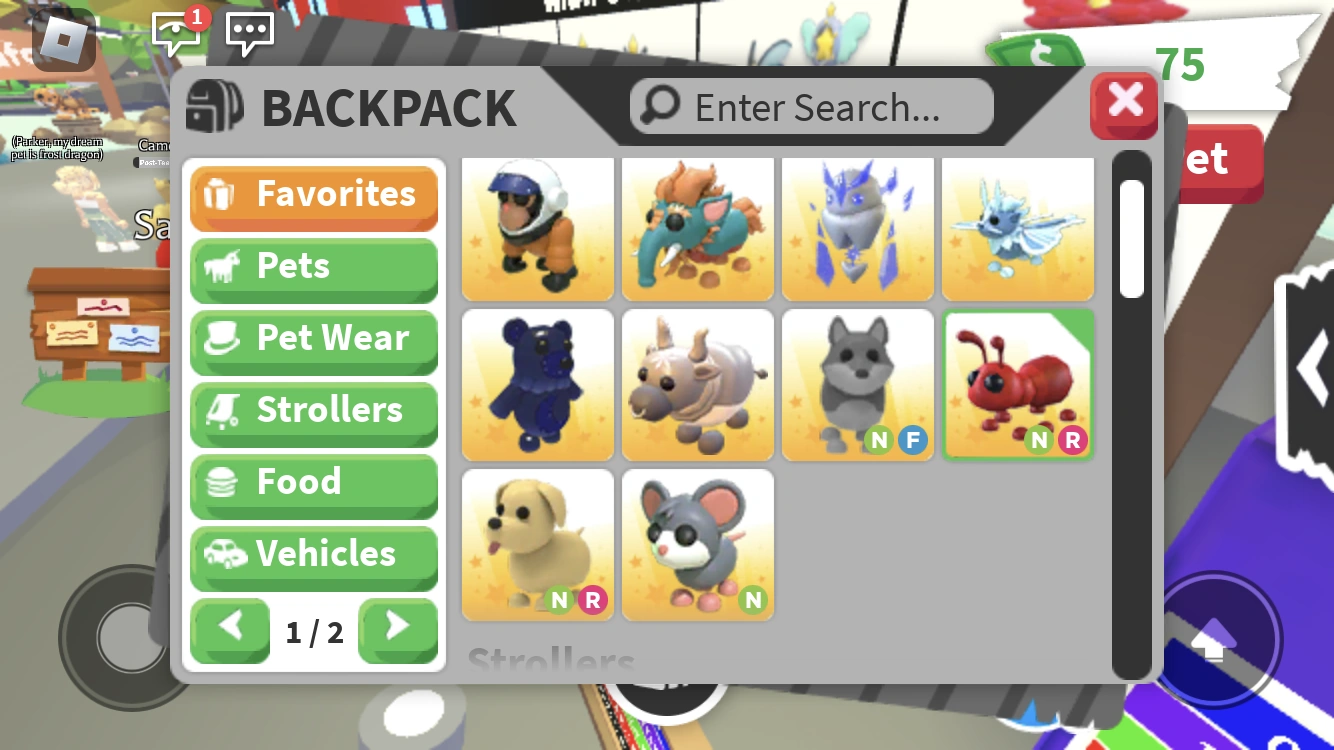The height and width of the screenshot is (750, 1334).
Task: Open the Pet Wear section
Action: pos(314,339)
